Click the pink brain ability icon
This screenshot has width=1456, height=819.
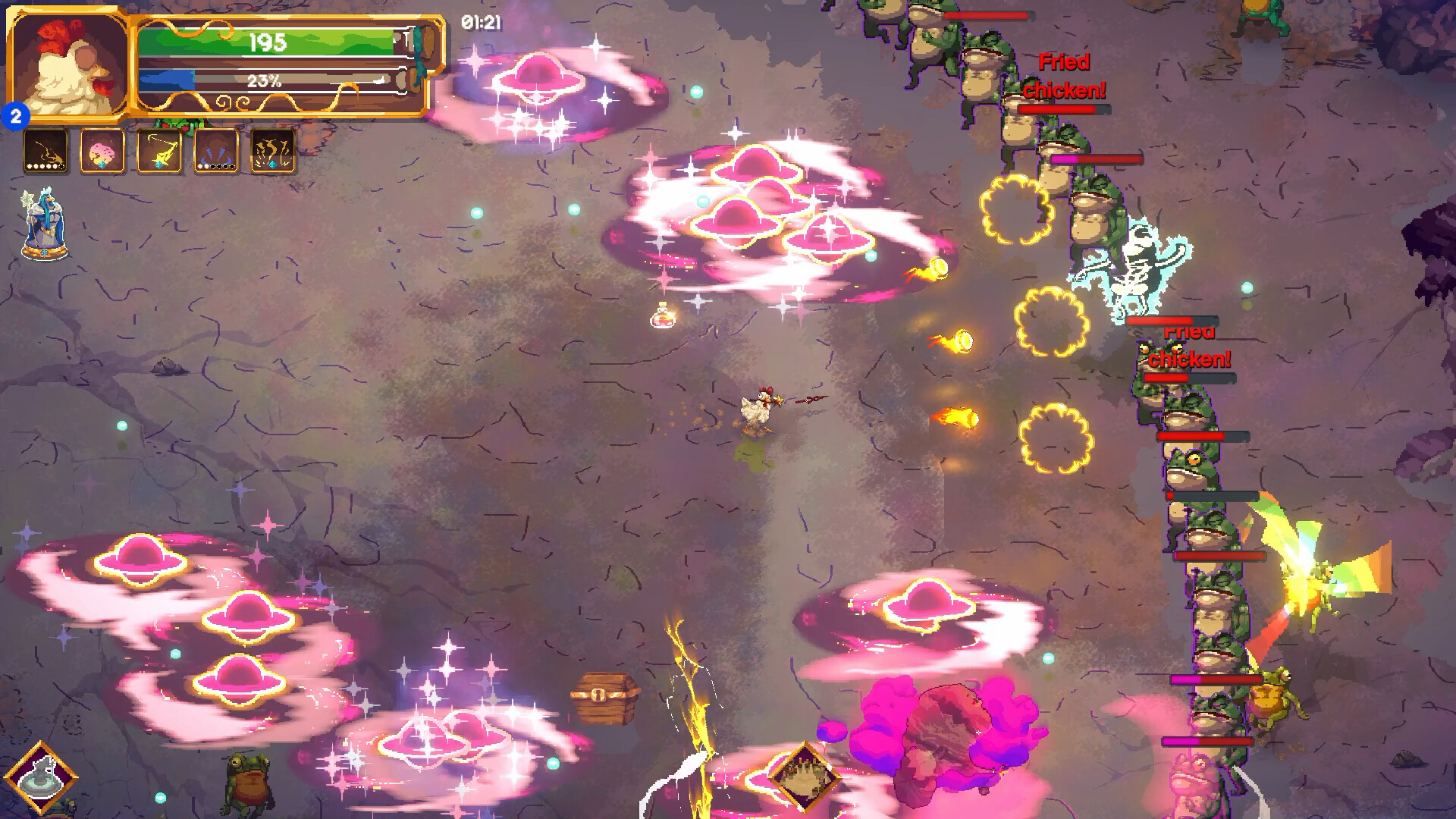coord(102,150)
